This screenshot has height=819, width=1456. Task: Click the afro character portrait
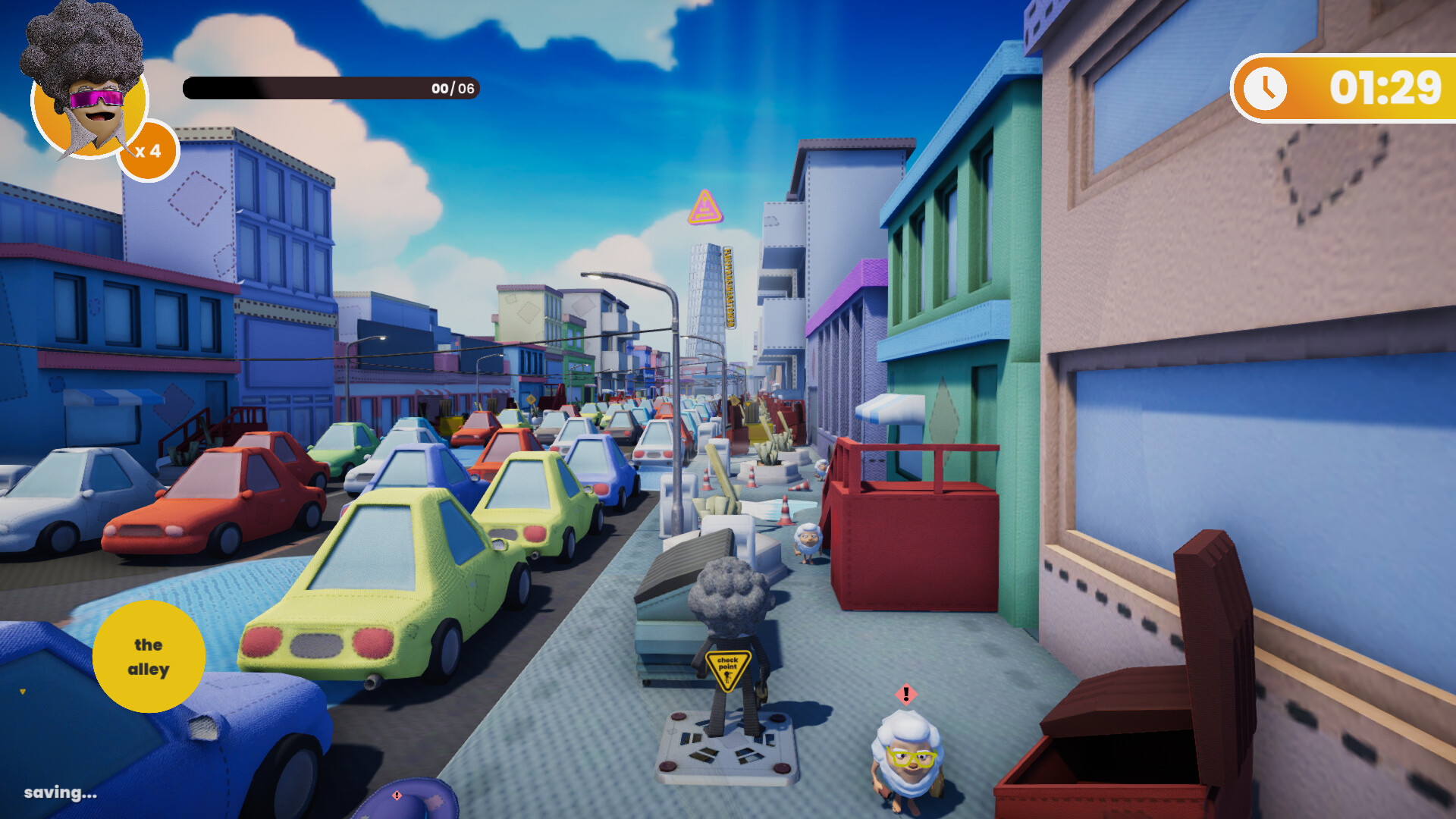point(88,87)
